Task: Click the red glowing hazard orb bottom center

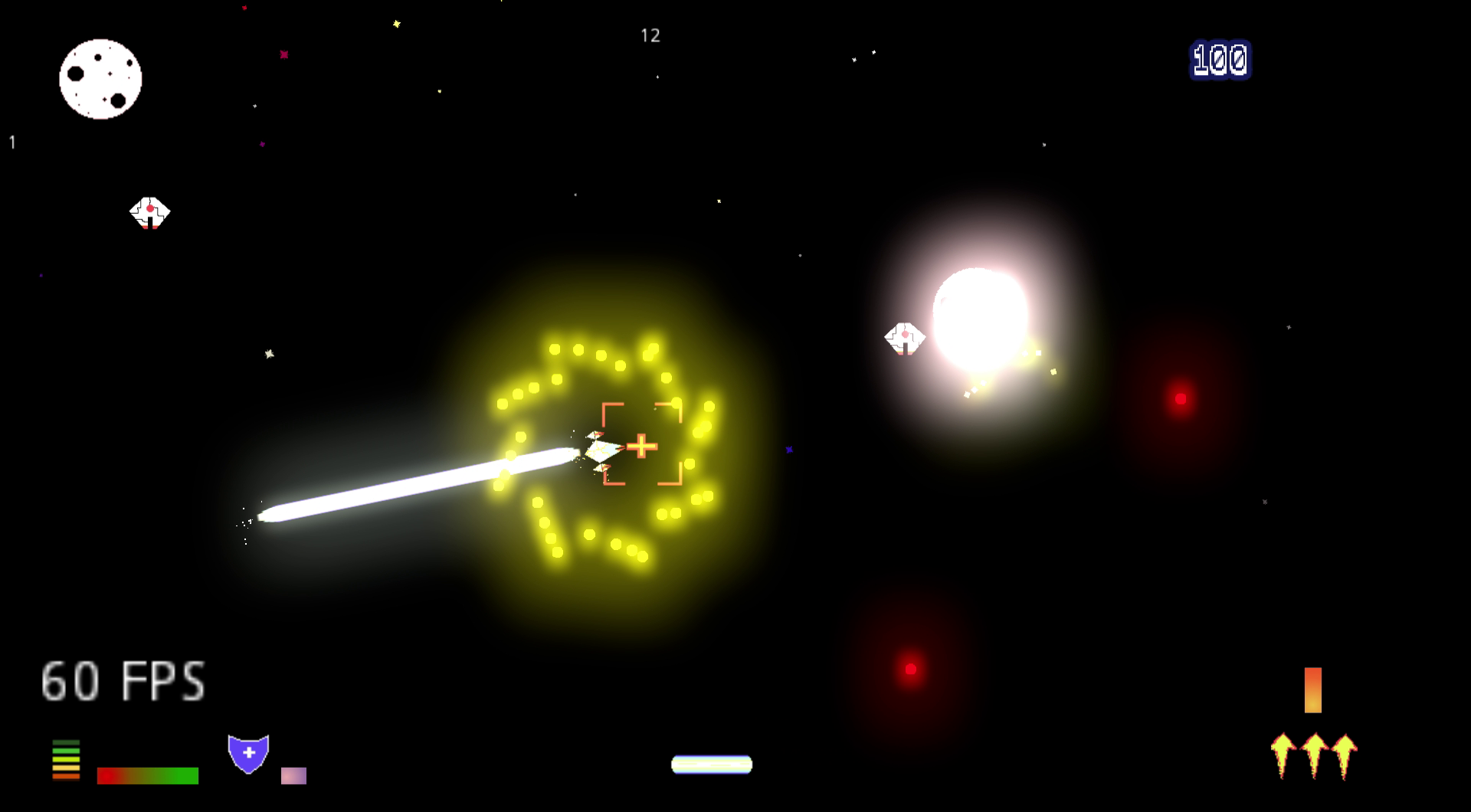Action: tap(911, 667)
